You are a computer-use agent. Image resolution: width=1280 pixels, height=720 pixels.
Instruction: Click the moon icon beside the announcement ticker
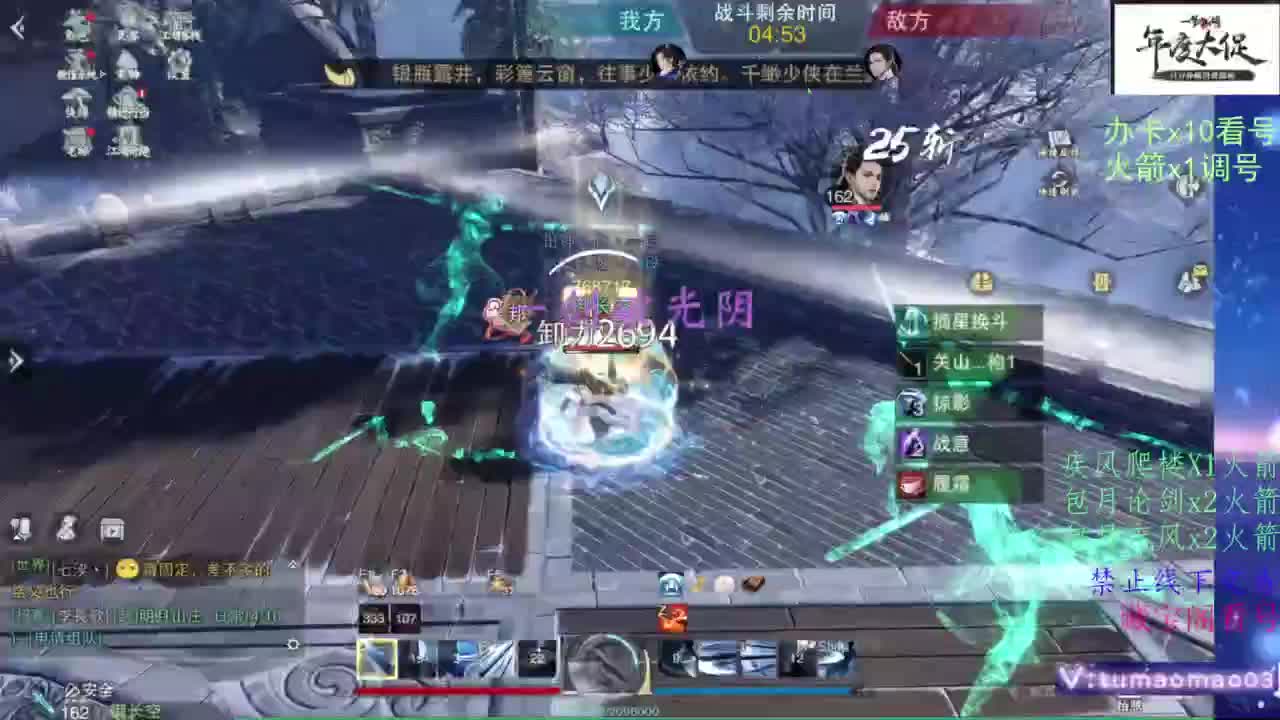(343, 72)
